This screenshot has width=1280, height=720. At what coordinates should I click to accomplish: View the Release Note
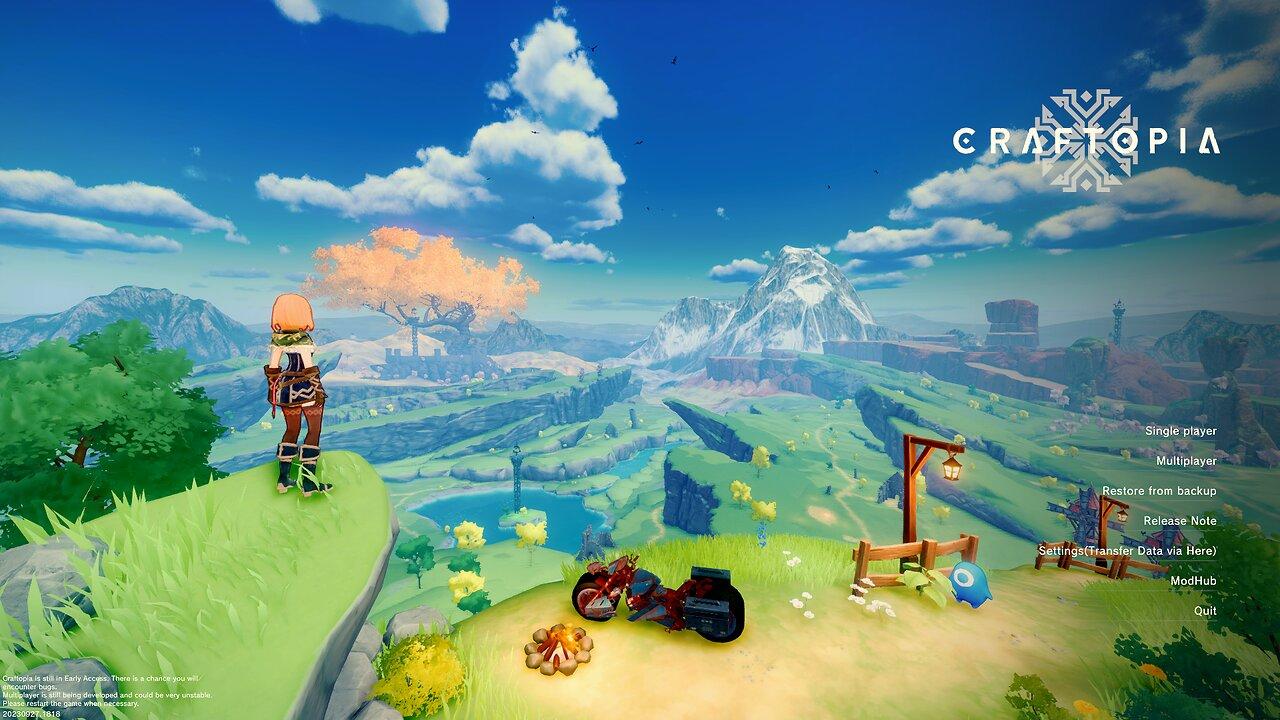[x=1180, y=521]
